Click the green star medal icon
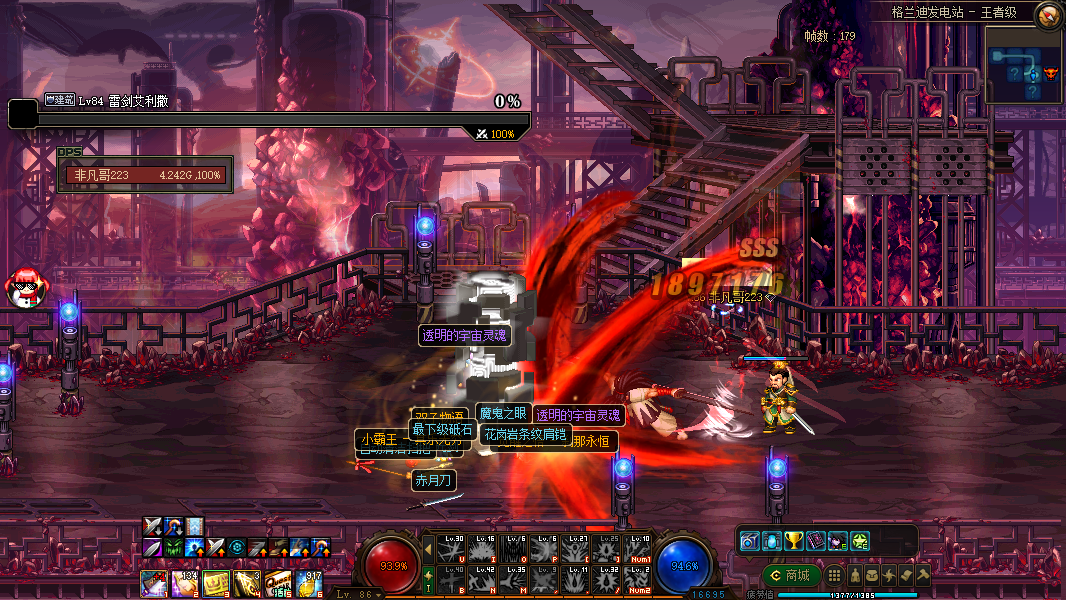This screenshot has width=1066, height=600. (x=859, y=541)
